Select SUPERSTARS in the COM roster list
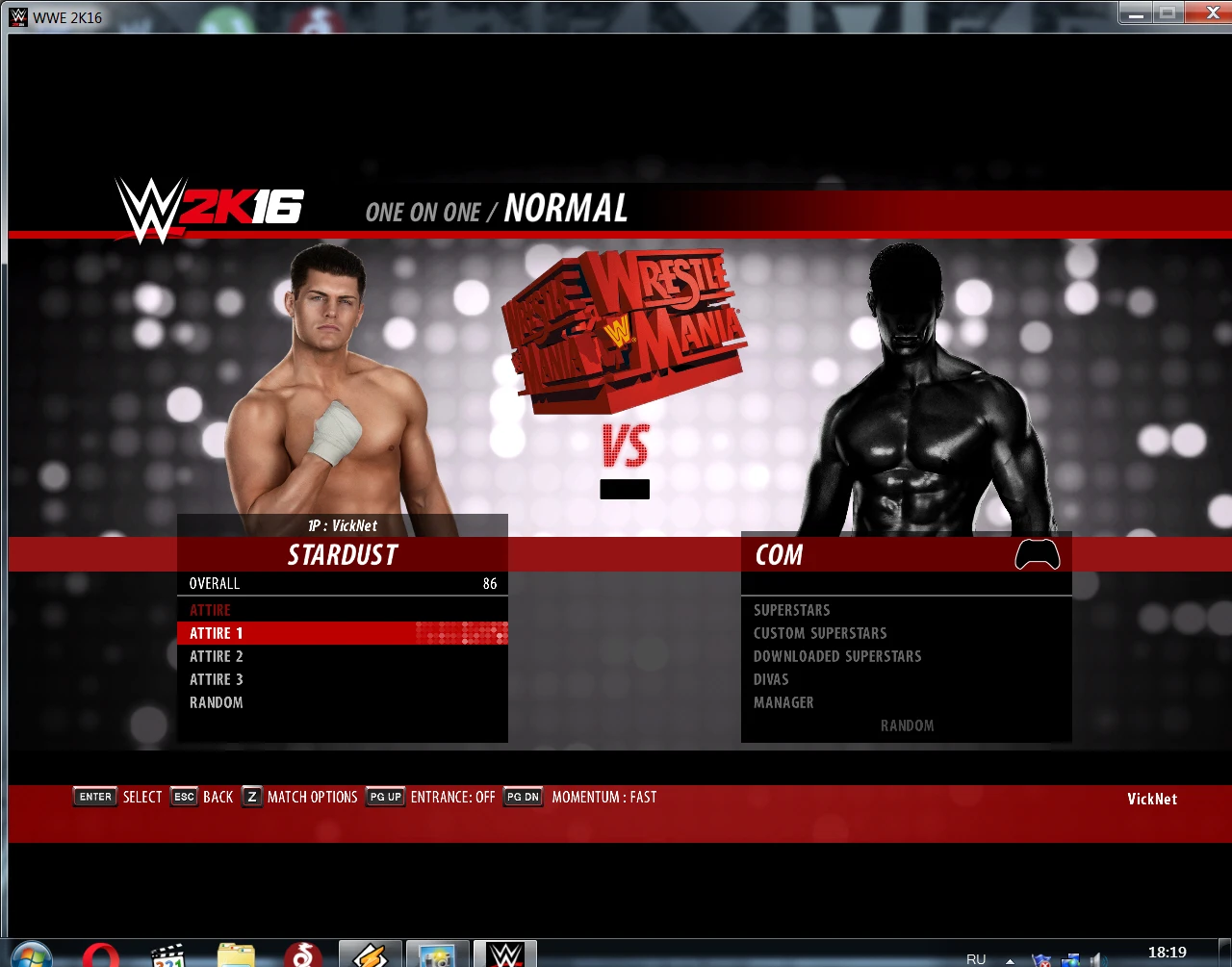The width and height of the screenshot is (1232, 967). pos(791,610)
